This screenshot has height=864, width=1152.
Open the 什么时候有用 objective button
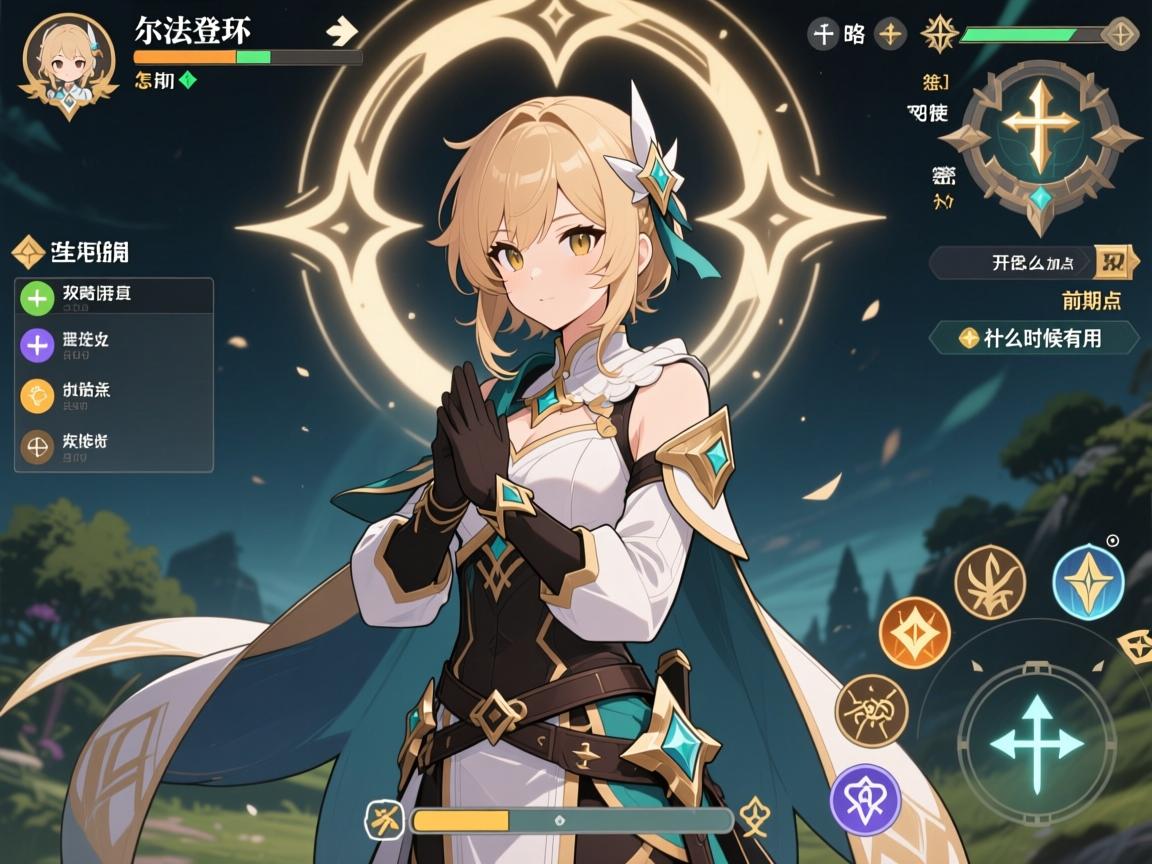1034,338
